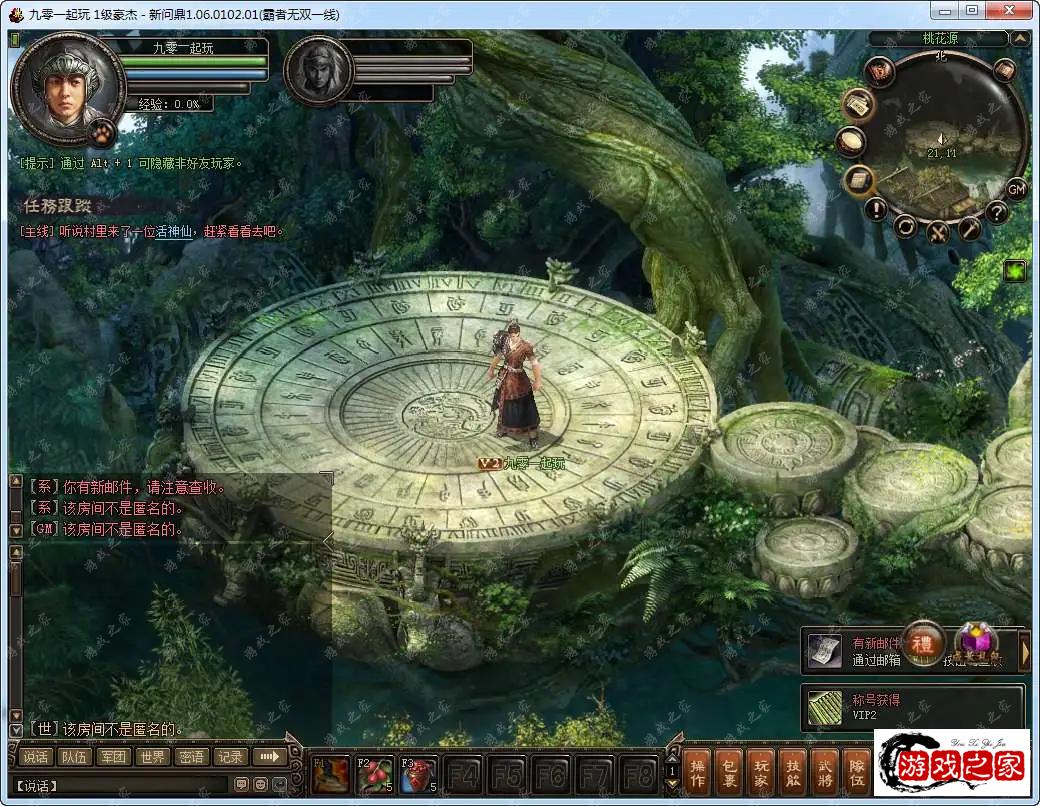Collapse the minimap with the arrow button
Screen dimensions: 1040x806
point(1019,39)
